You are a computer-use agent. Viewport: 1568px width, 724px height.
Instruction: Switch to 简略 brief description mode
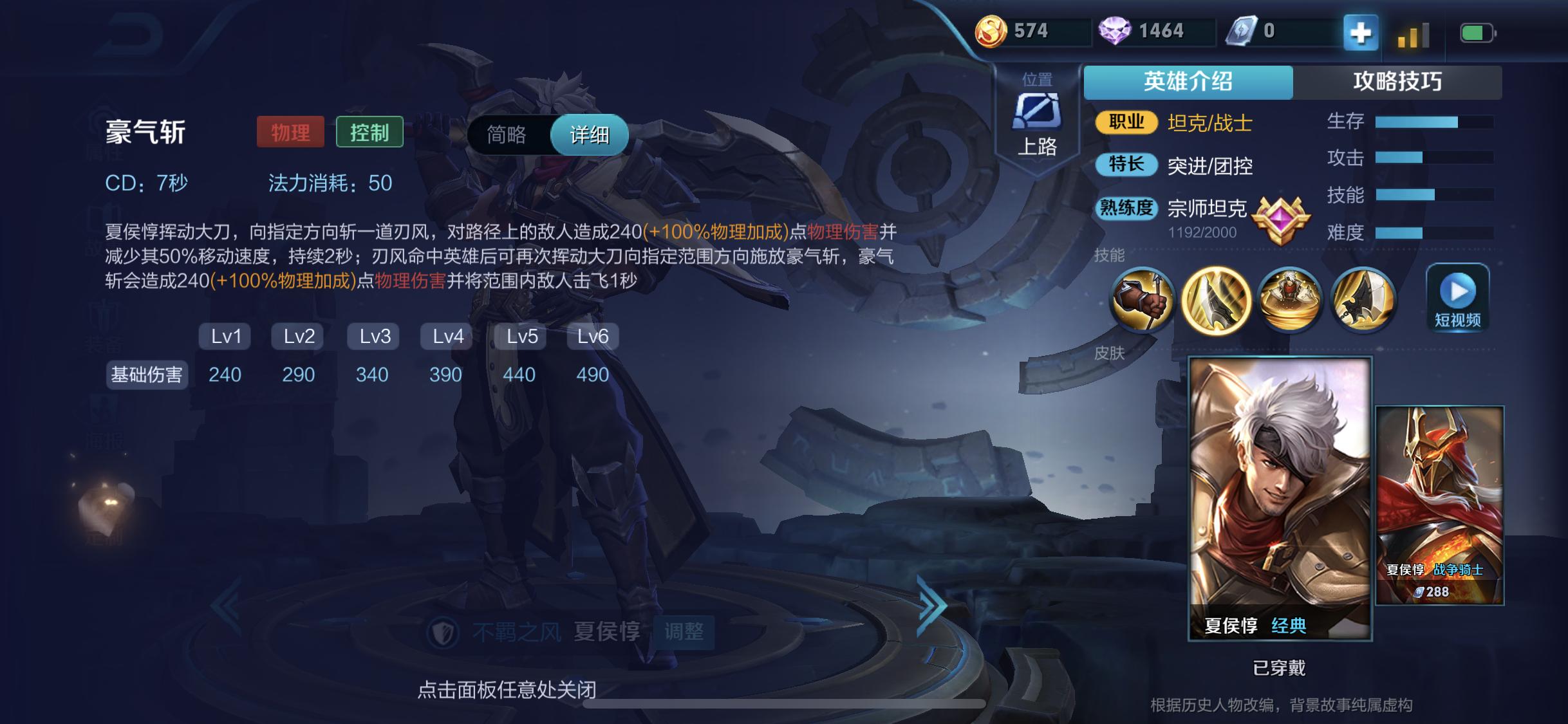pyautogui.click(x=508, y=135)
